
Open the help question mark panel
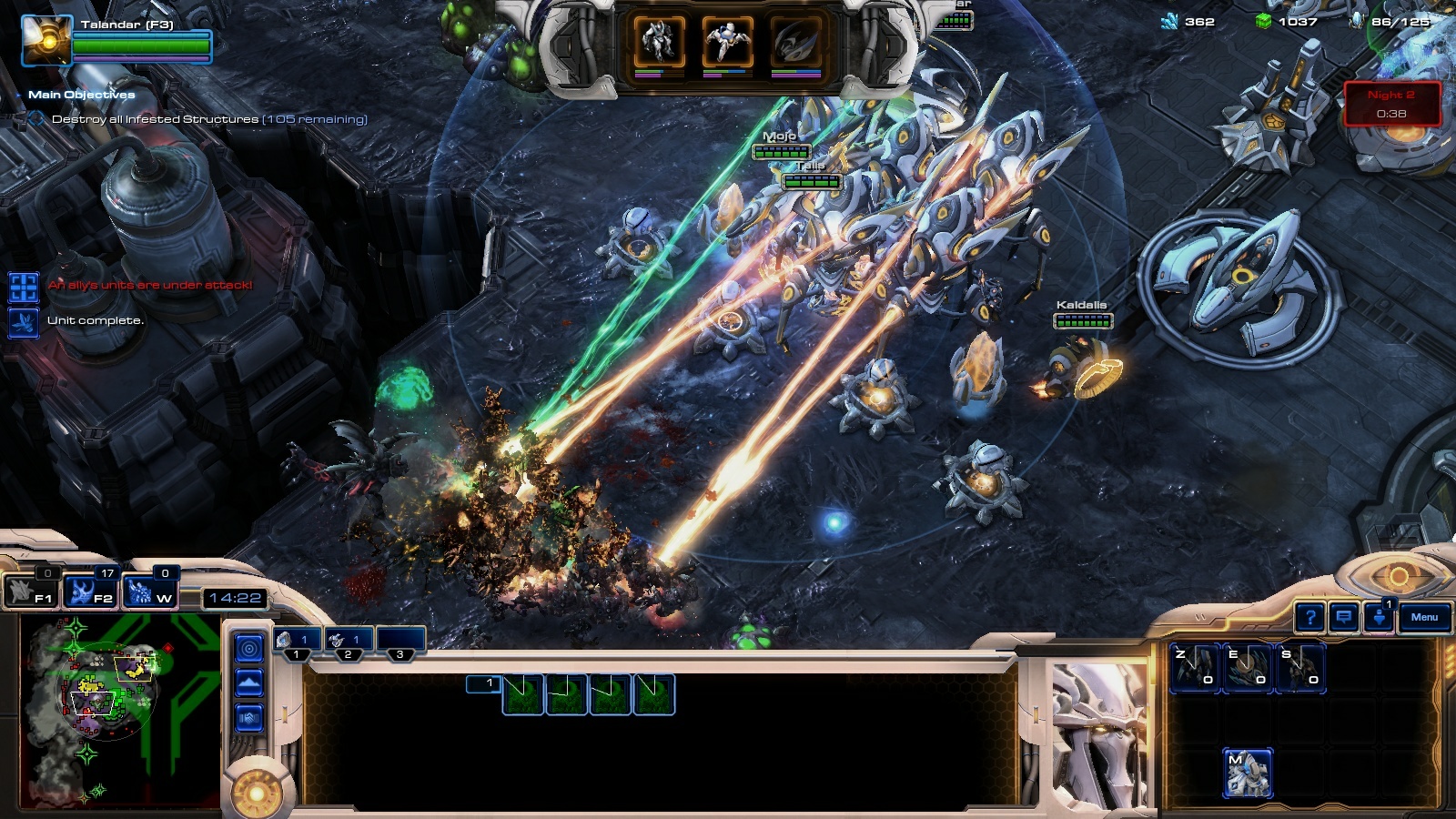pyautogui.click(x=1309, y=618)
